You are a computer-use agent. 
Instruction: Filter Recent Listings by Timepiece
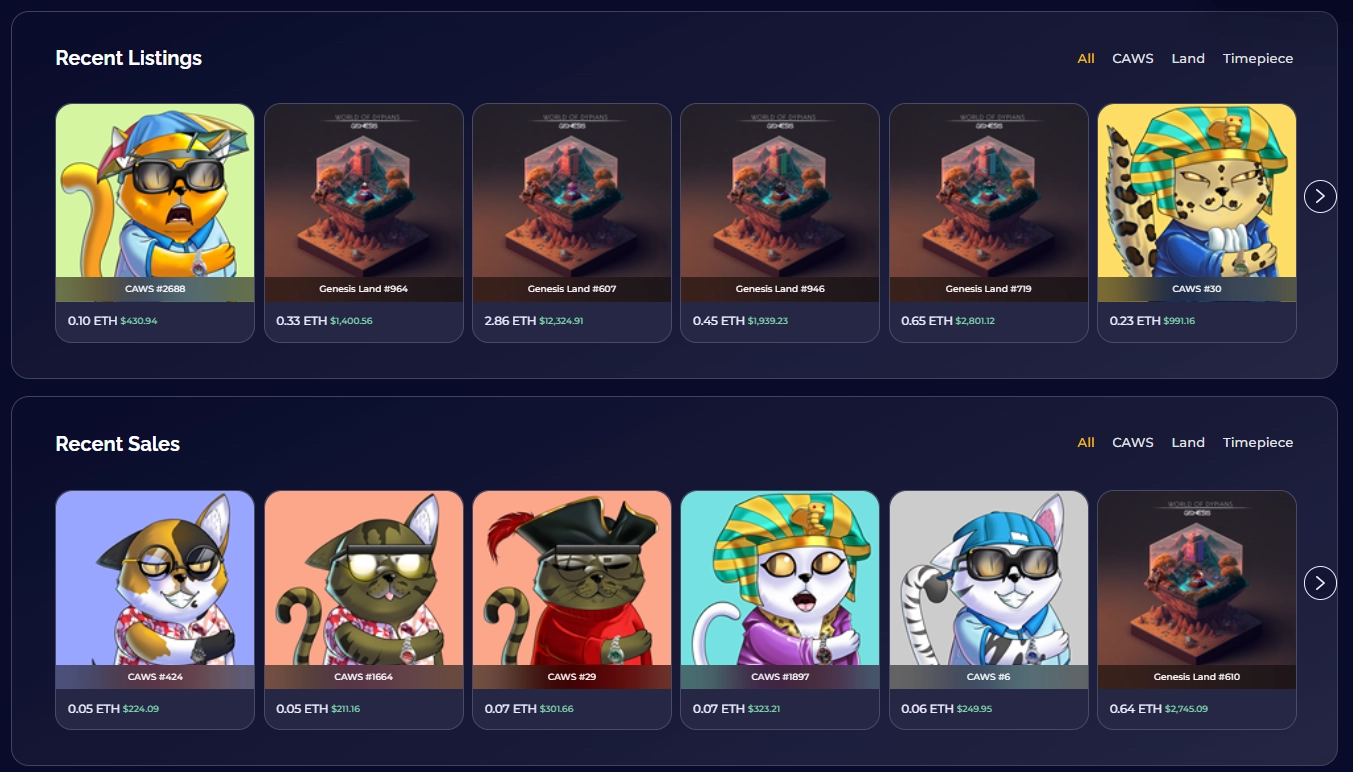1257,58
